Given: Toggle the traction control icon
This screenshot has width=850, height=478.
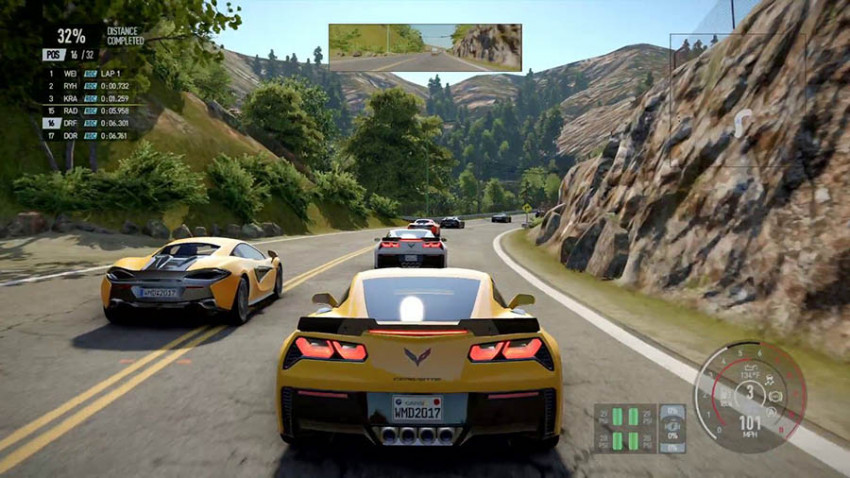Looking at the screenshot, I should tap(769, 380).
